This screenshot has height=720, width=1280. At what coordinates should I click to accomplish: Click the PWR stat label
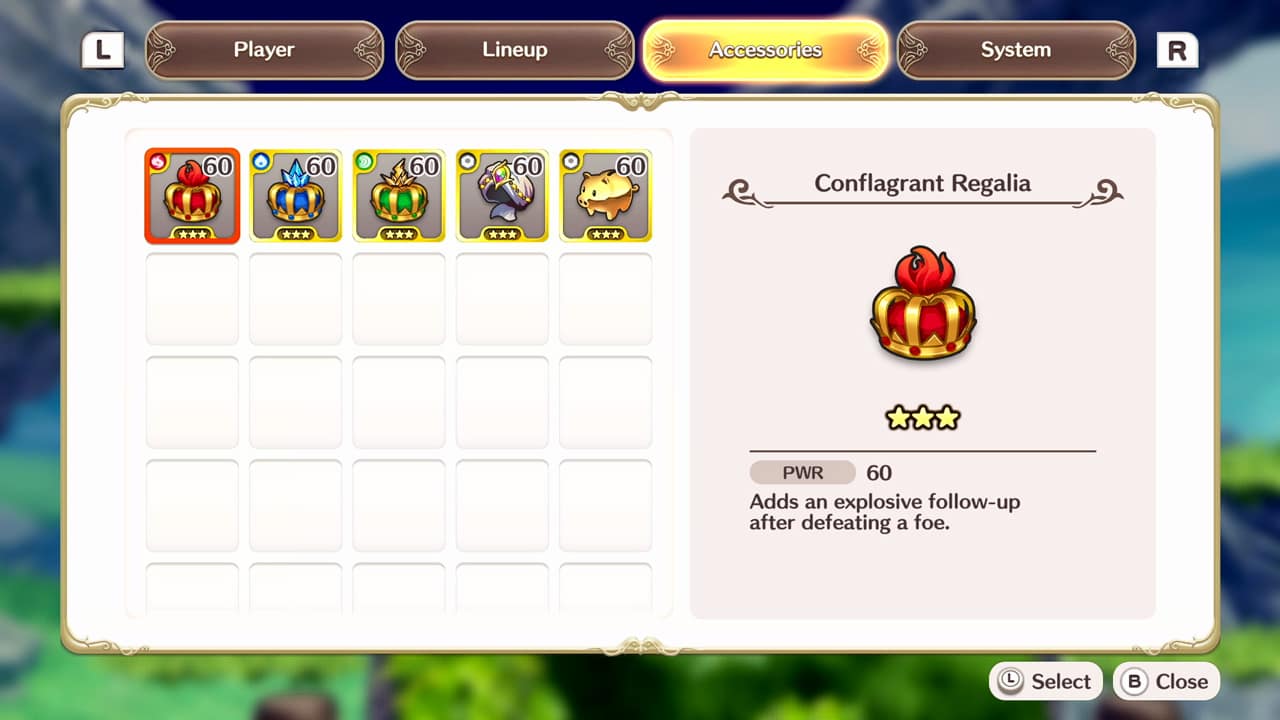pos(801,472)
